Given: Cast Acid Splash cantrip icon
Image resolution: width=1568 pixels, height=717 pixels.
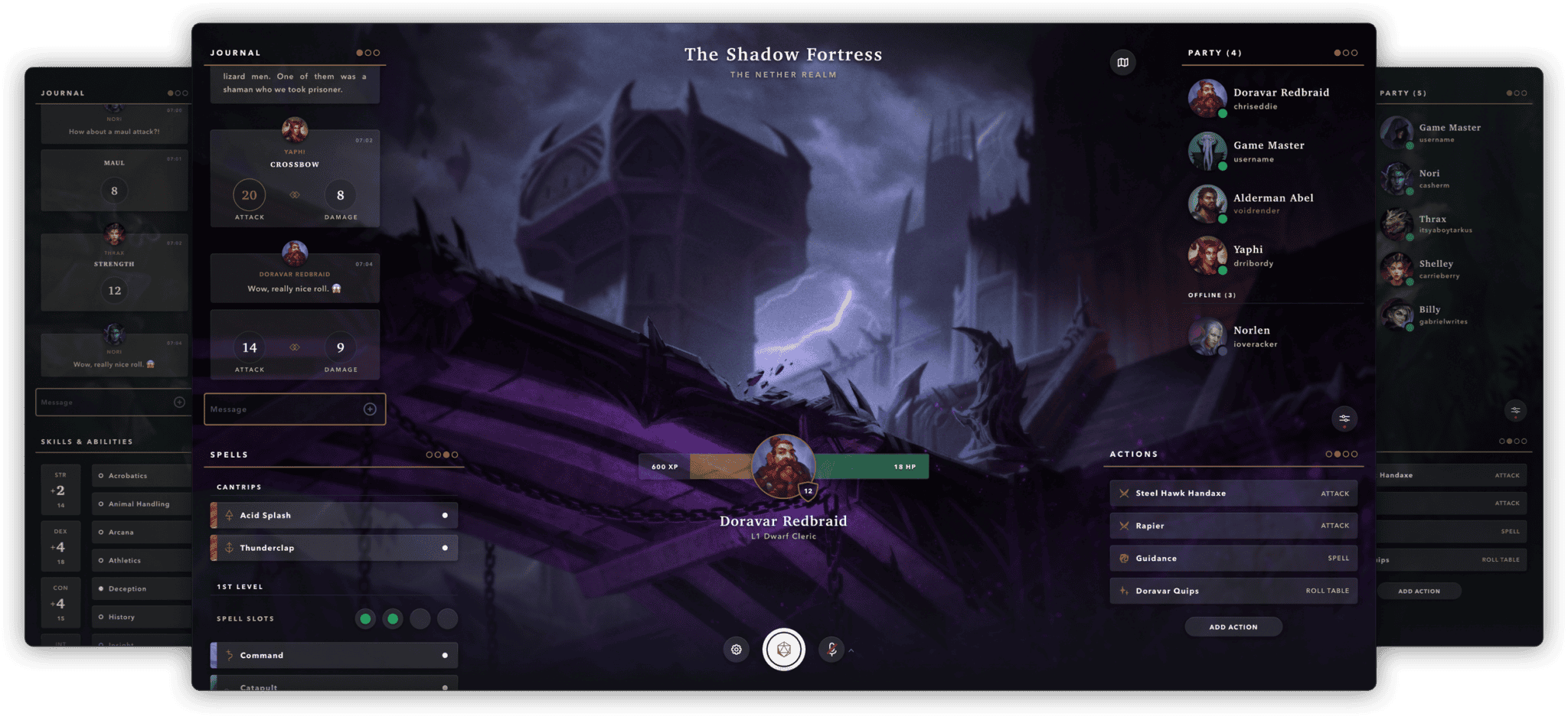Looking at the screenshot, I should click(x=228, y=515).
